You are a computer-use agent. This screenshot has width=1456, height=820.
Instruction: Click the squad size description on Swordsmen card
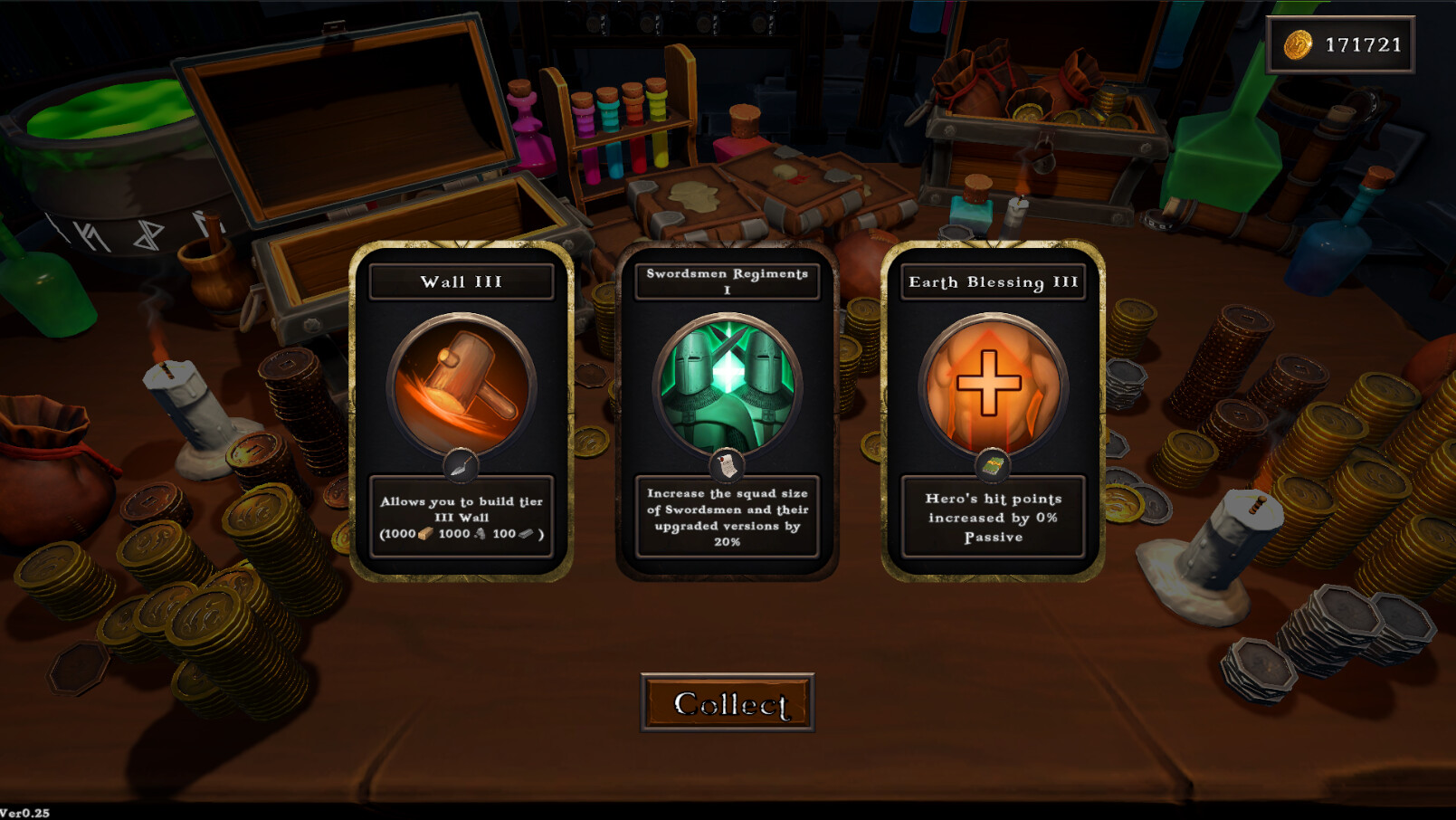pyautogui.click(x=728, y=518)
